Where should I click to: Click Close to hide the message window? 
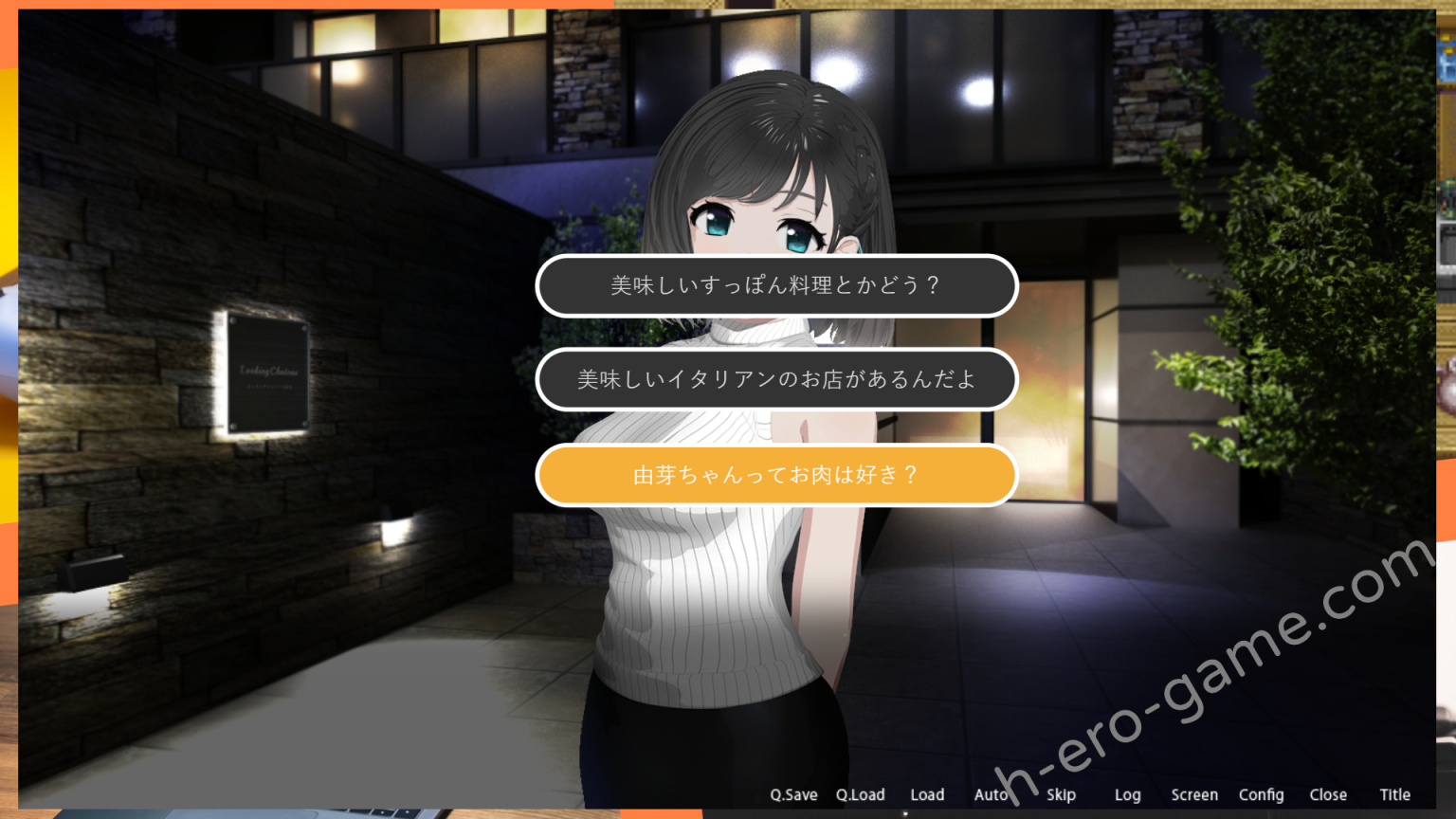(x=1327, y=794)
